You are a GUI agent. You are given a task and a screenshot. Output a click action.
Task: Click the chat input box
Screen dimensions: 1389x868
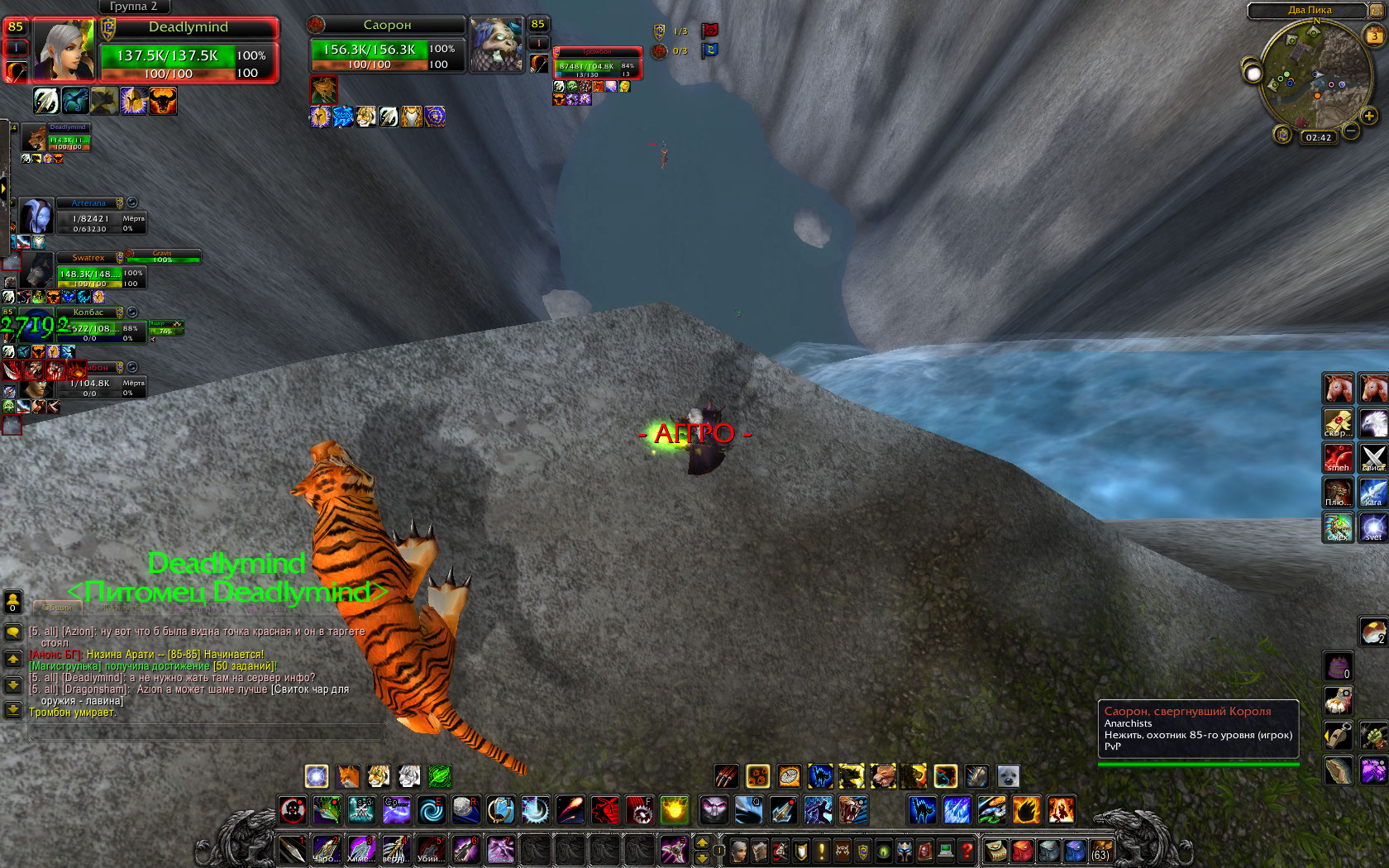click(x=207, y=732)
